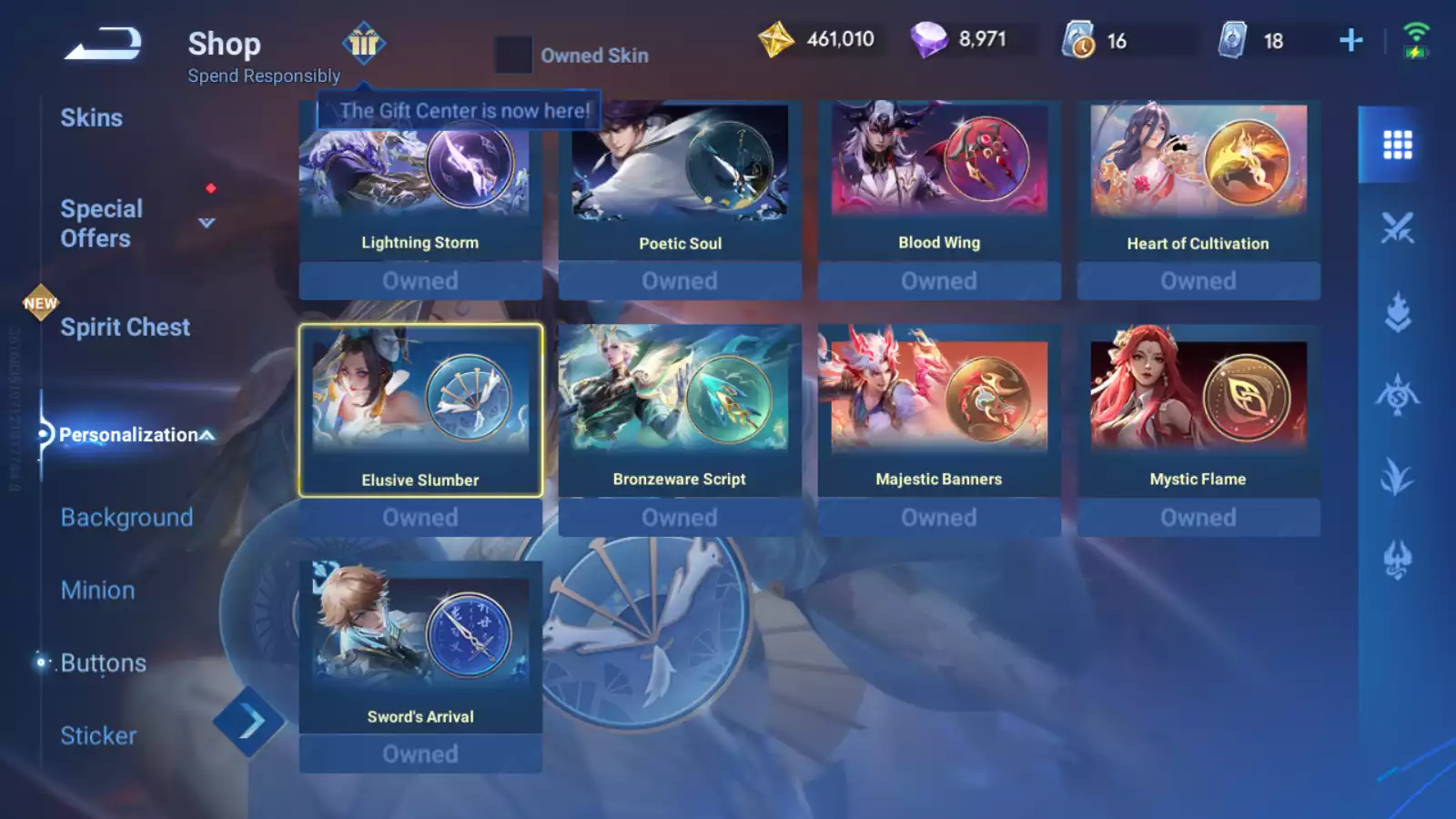The image size is (1456, 819).
Task: Select the Poetic Soul item card
Action: point(680,182)
